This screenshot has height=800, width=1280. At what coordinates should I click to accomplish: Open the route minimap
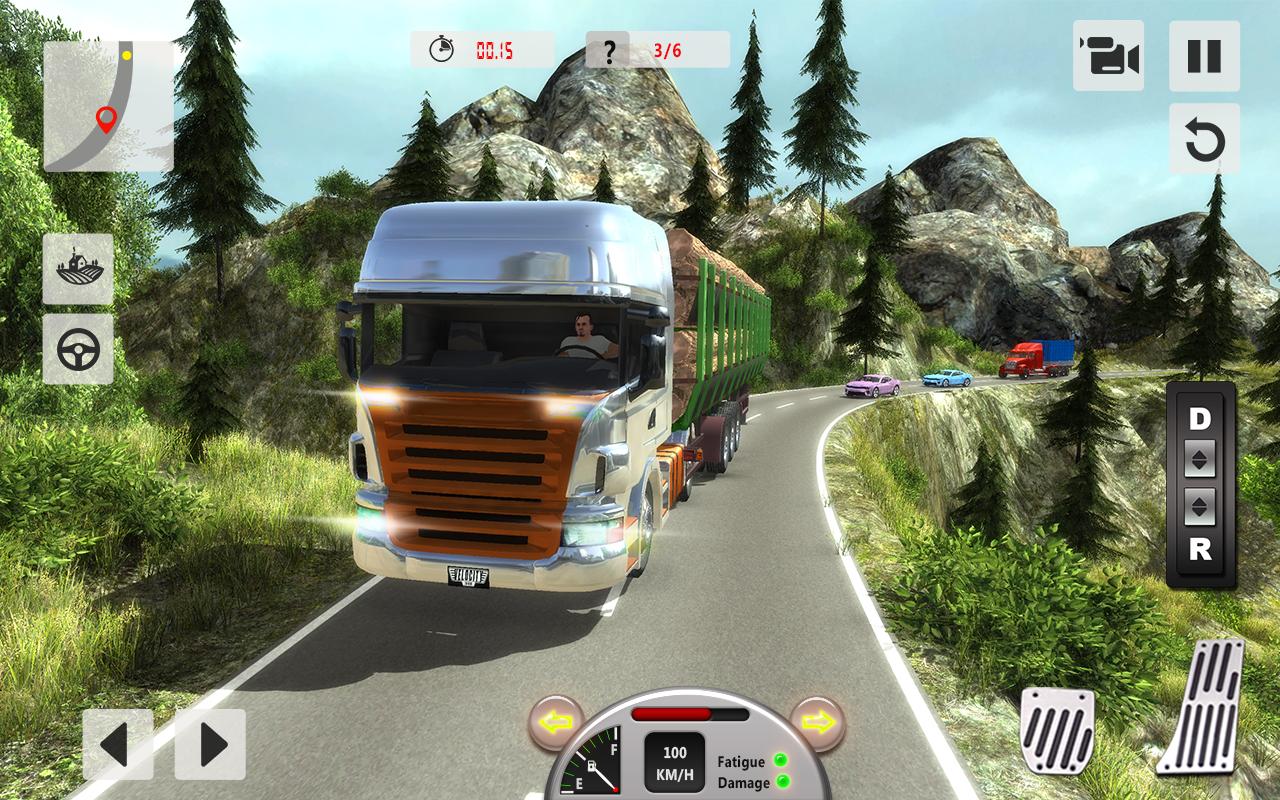(x=108, y=106)
